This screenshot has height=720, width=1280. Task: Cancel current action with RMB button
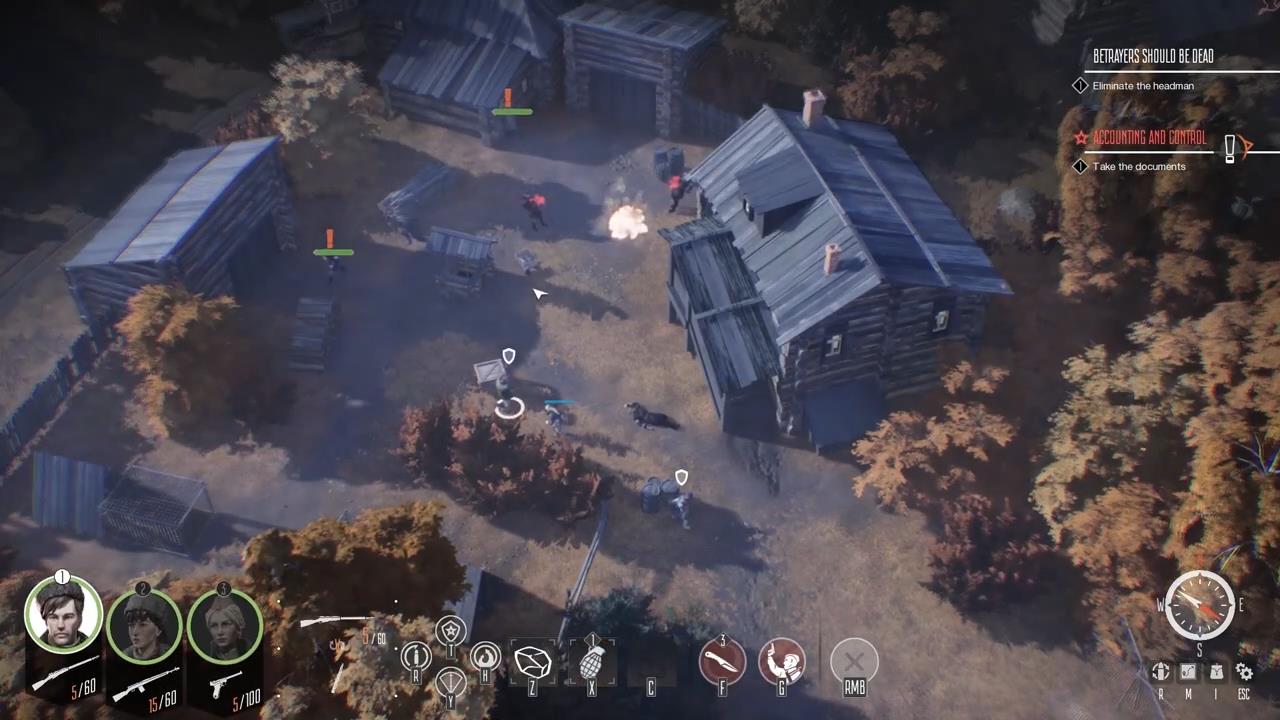click(854, 660)
